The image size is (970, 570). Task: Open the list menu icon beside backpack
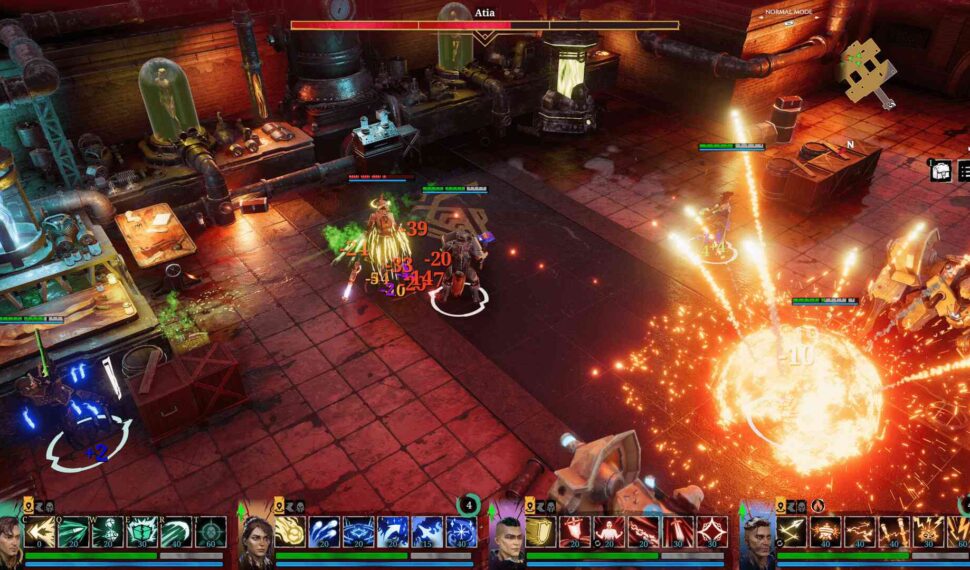click(964, 171)
